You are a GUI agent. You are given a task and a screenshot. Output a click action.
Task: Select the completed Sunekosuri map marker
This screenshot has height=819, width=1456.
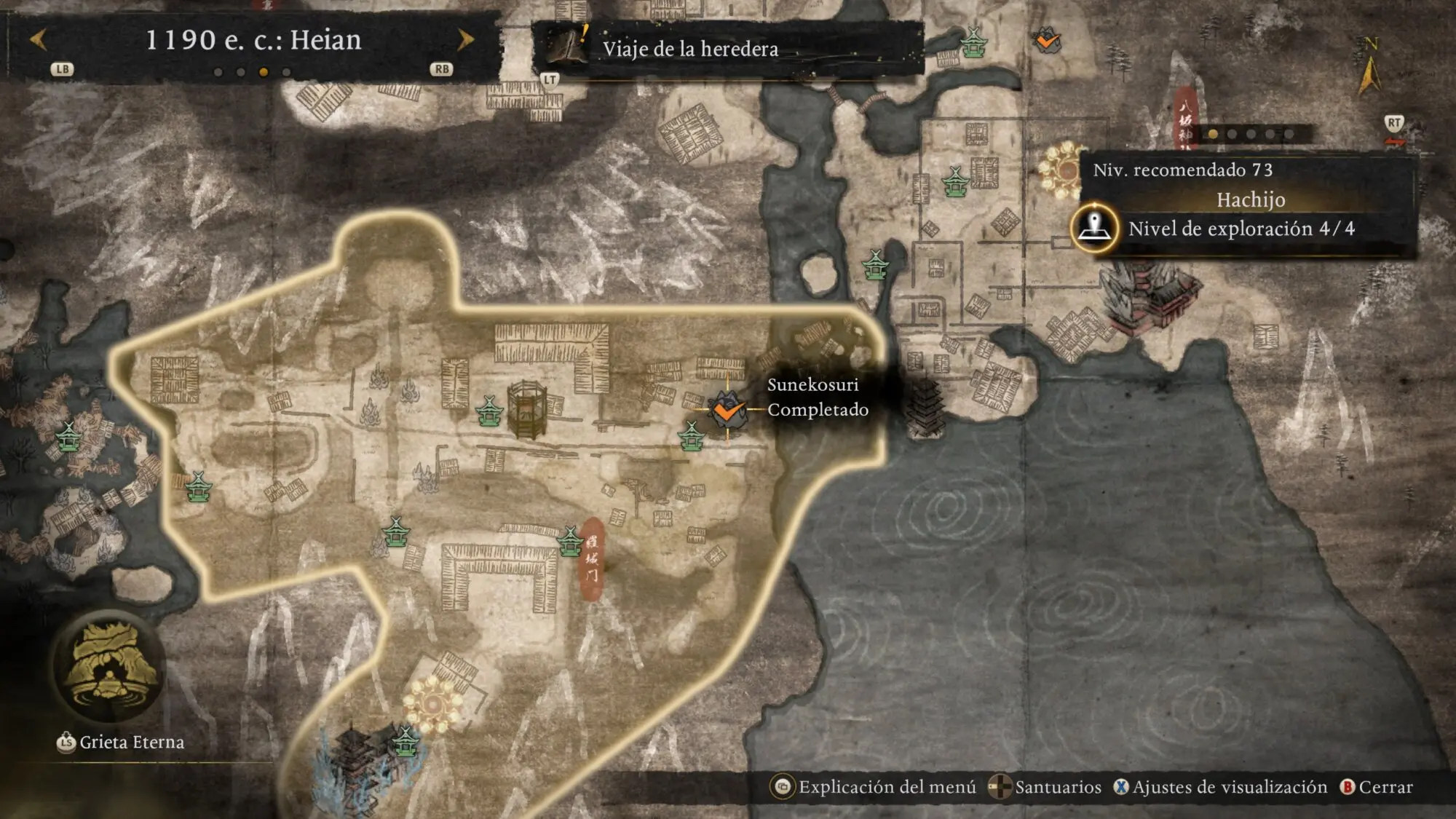tap(726, 411)
